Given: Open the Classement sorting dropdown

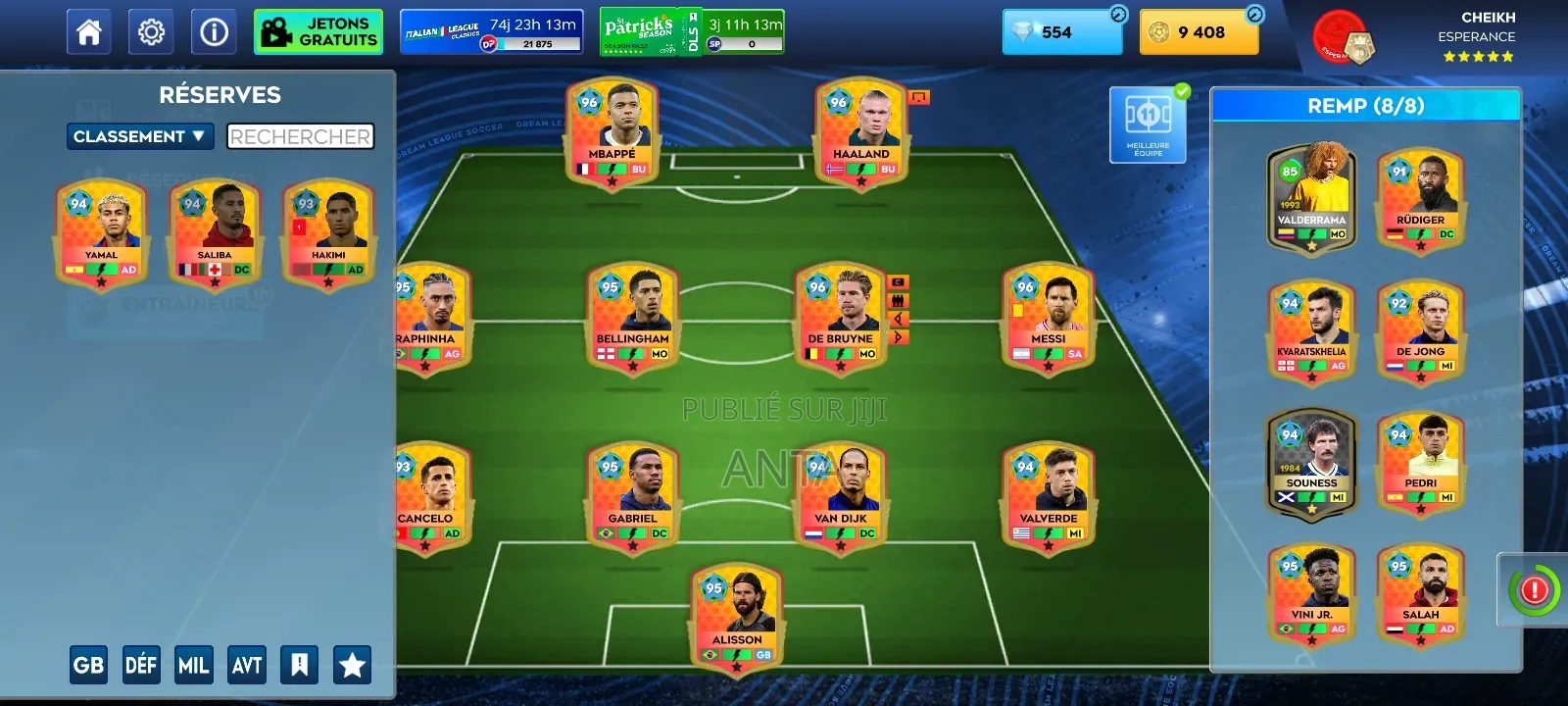Looking at the screenshot, I should (x=140, y=136).
